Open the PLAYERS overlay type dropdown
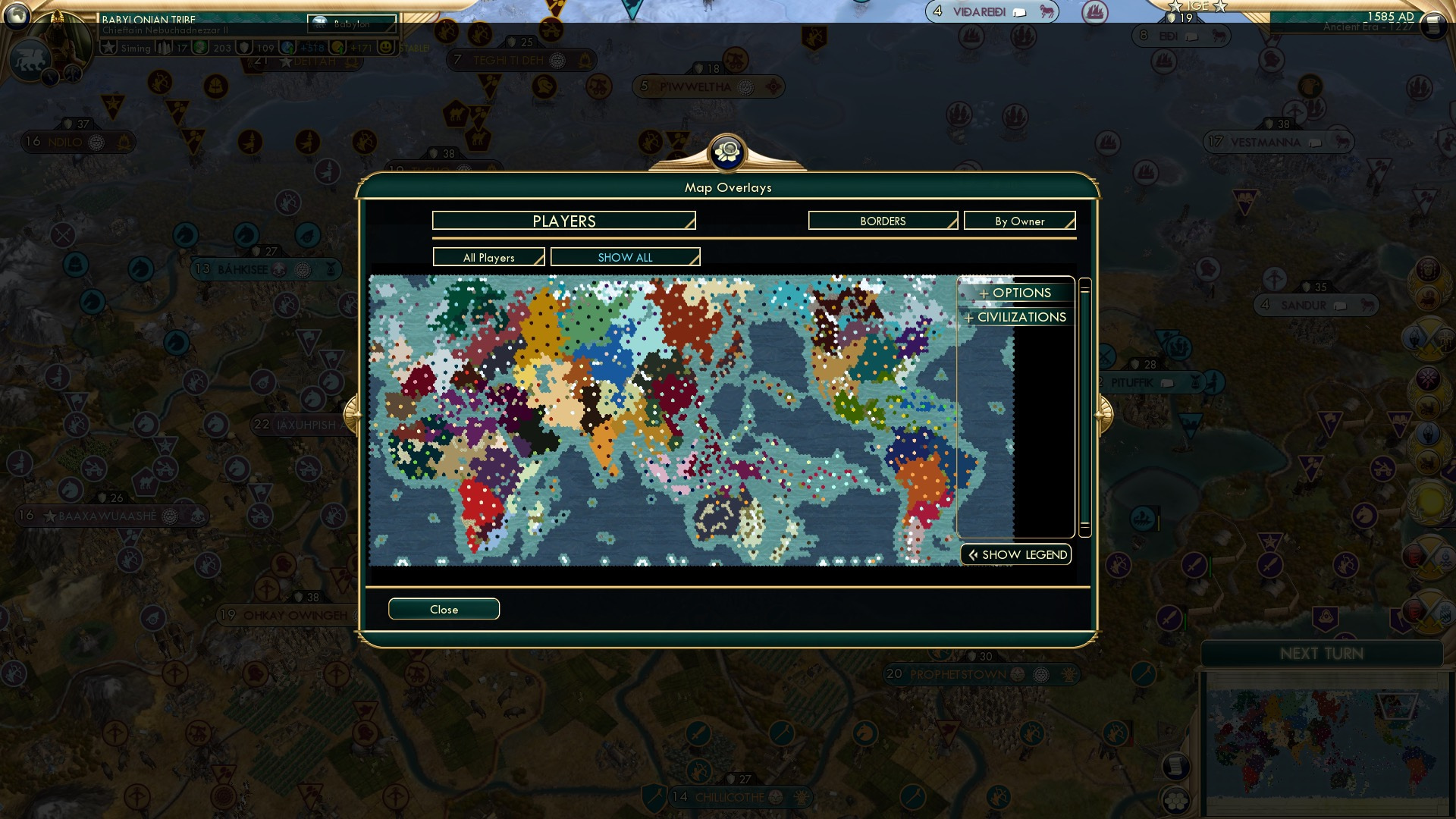Screen dimensions: 1456x819 pos(563,221)
